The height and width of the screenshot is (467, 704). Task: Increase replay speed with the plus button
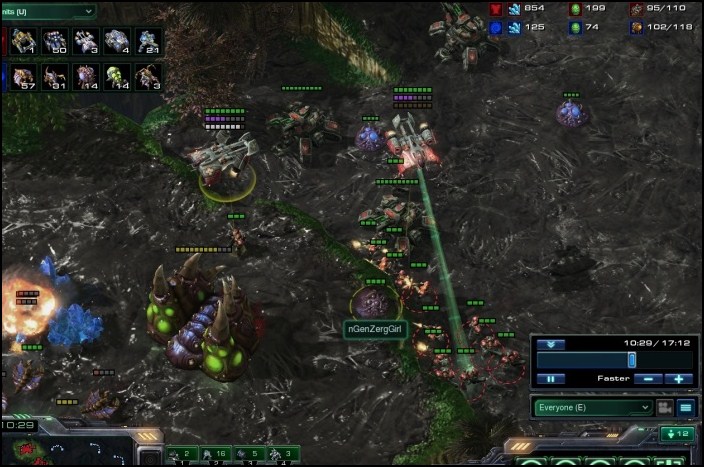pos(678,379)
